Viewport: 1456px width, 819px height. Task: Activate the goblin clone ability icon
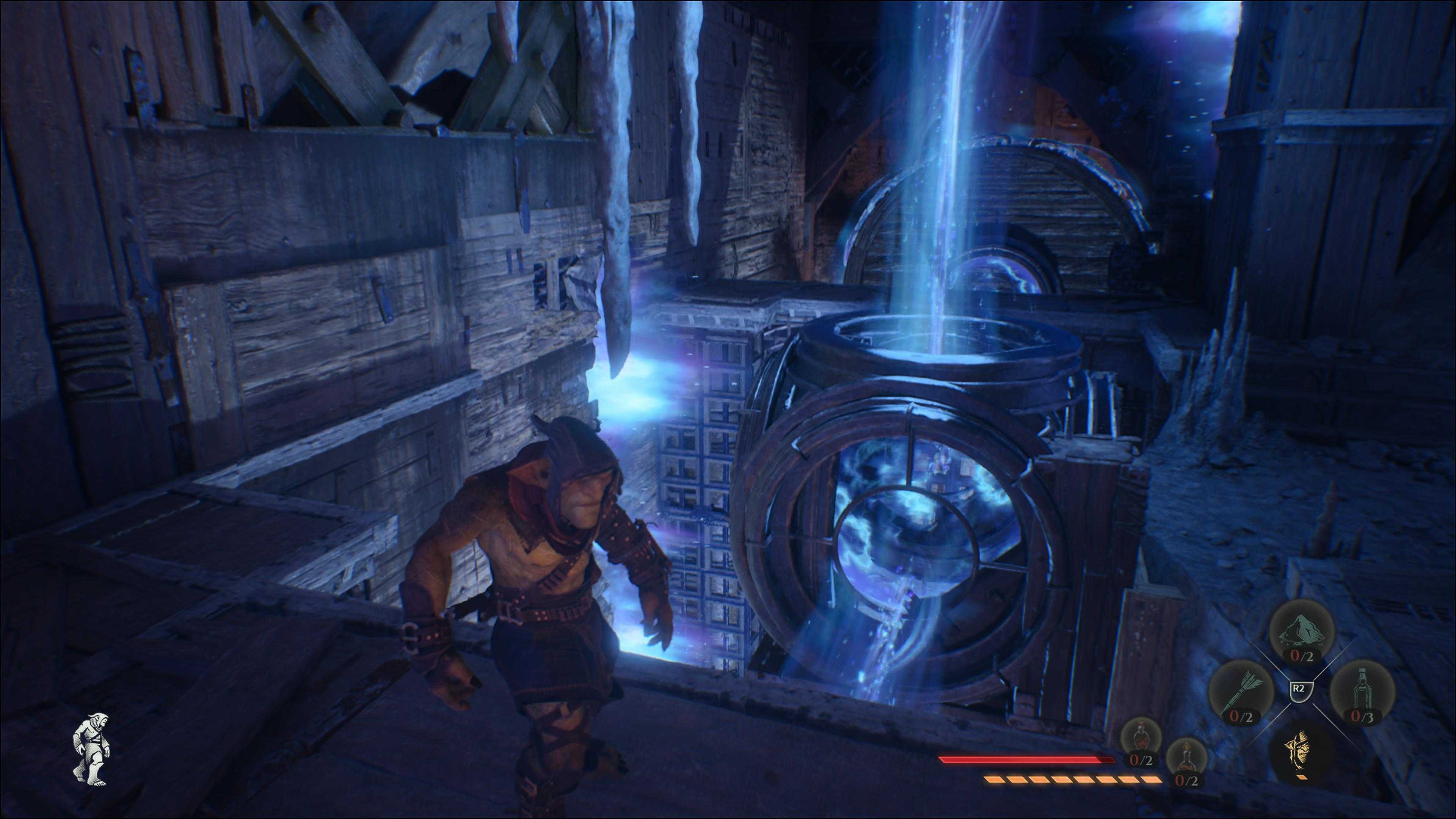pyautogui.click(x=1301, y=755)
